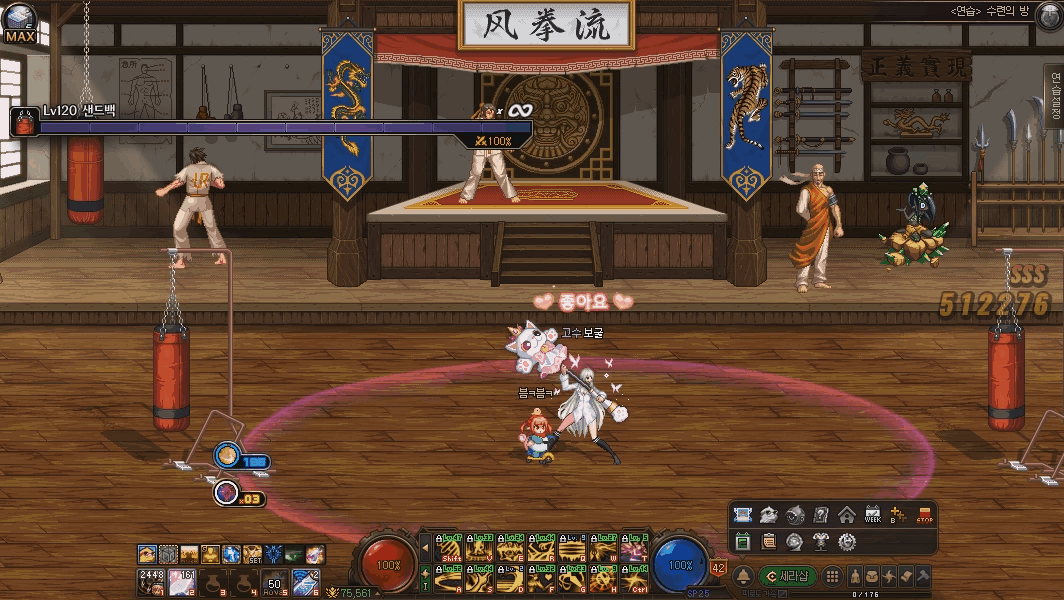Viewport: 1064px width, 600px height.
Task: Open the WEEK calendar icon
Action: point(872,515)
